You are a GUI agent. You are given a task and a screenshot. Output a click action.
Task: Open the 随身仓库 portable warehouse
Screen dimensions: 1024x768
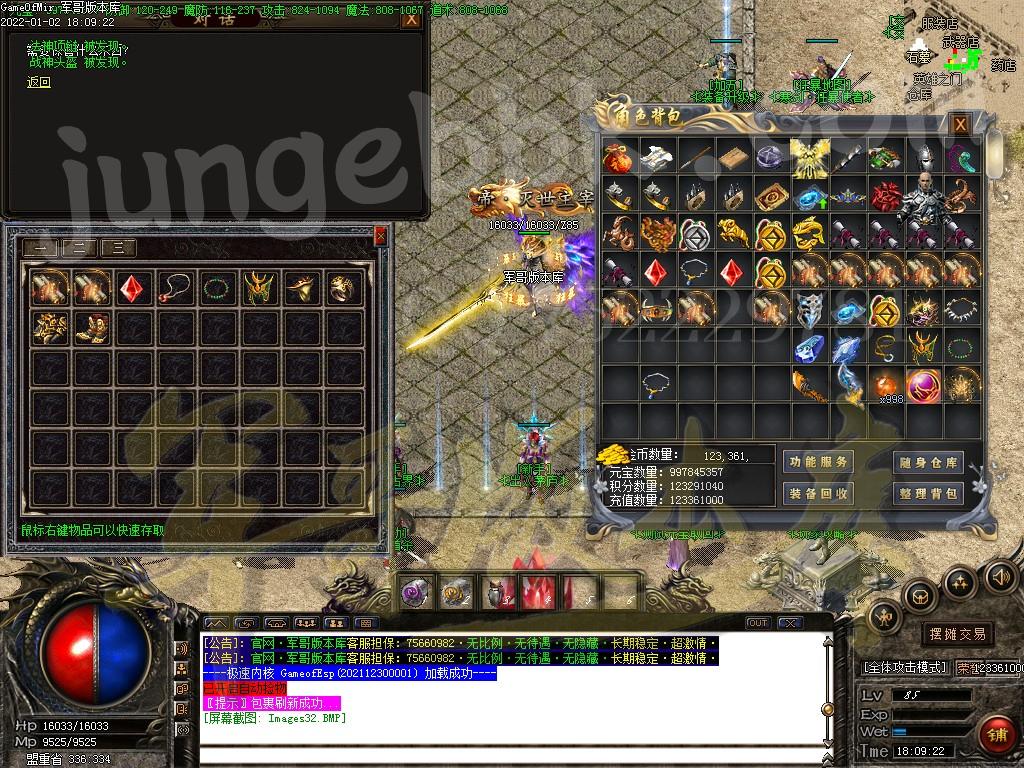click(x=928, y=462)
